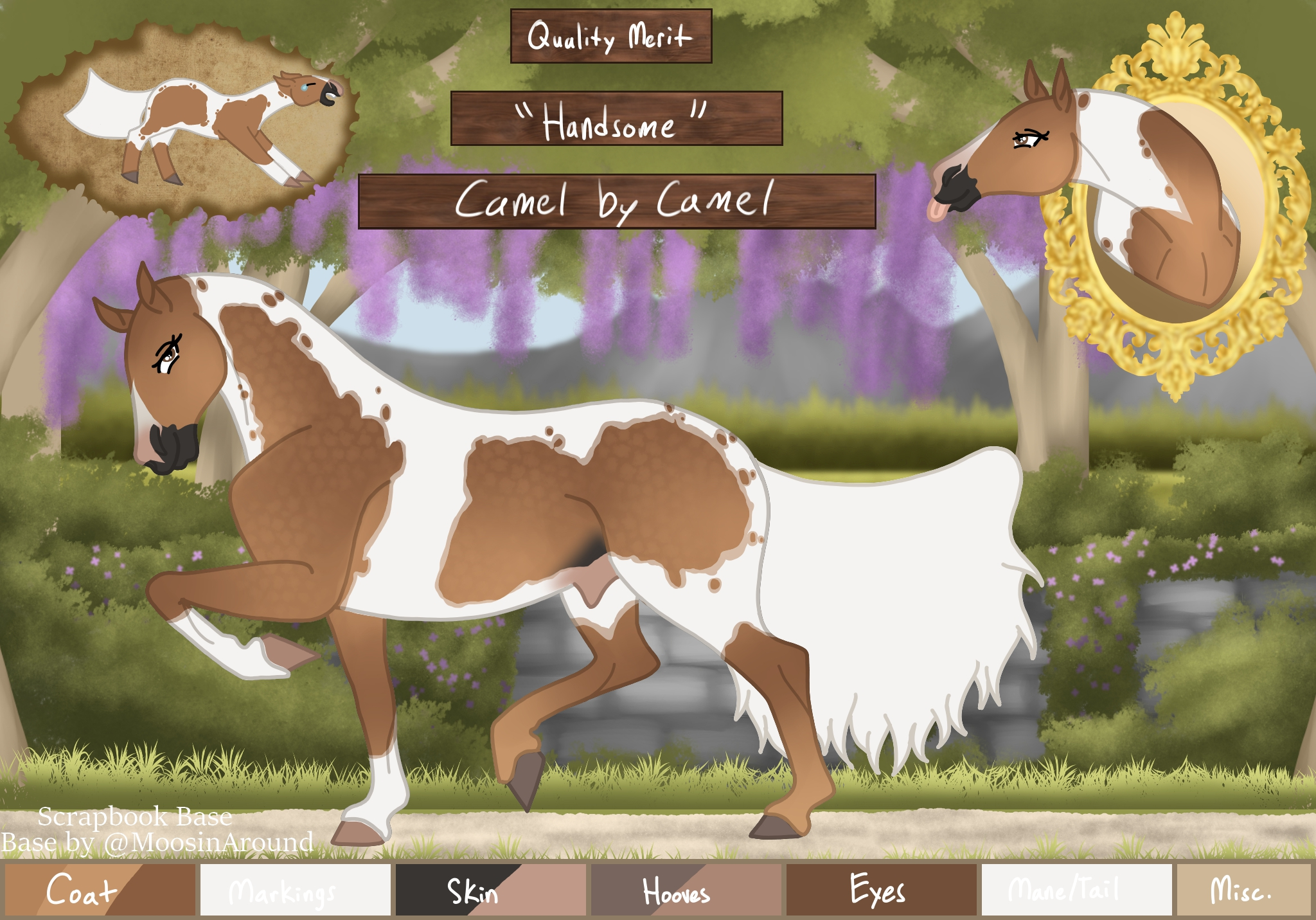Select the "Handsome" nickname plaque
Screen dimensions: 1316x920
coord(616,118)
